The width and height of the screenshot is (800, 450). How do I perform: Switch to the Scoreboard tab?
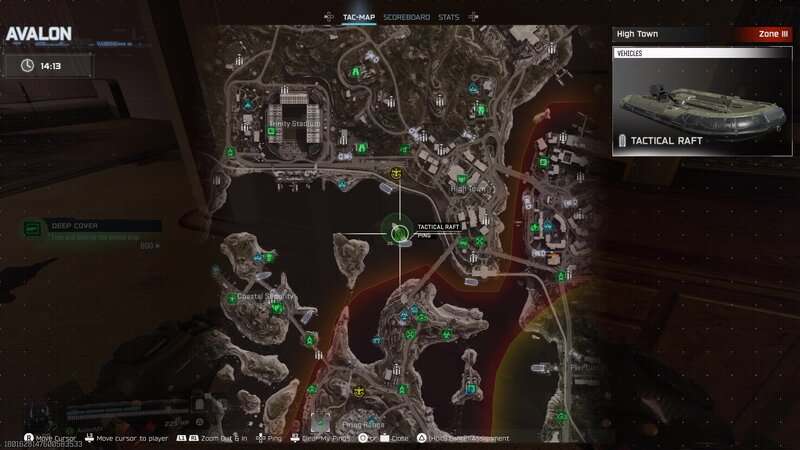pyautogui.click(x=406, y=17)
